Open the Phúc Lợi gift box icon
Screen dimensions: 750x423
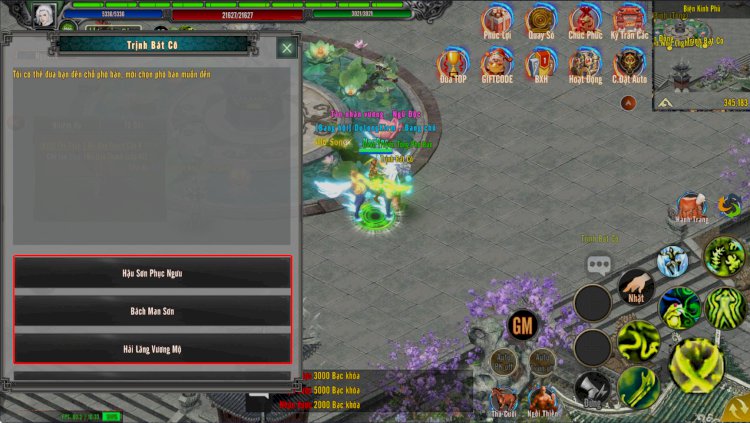[x=496, y=20]
